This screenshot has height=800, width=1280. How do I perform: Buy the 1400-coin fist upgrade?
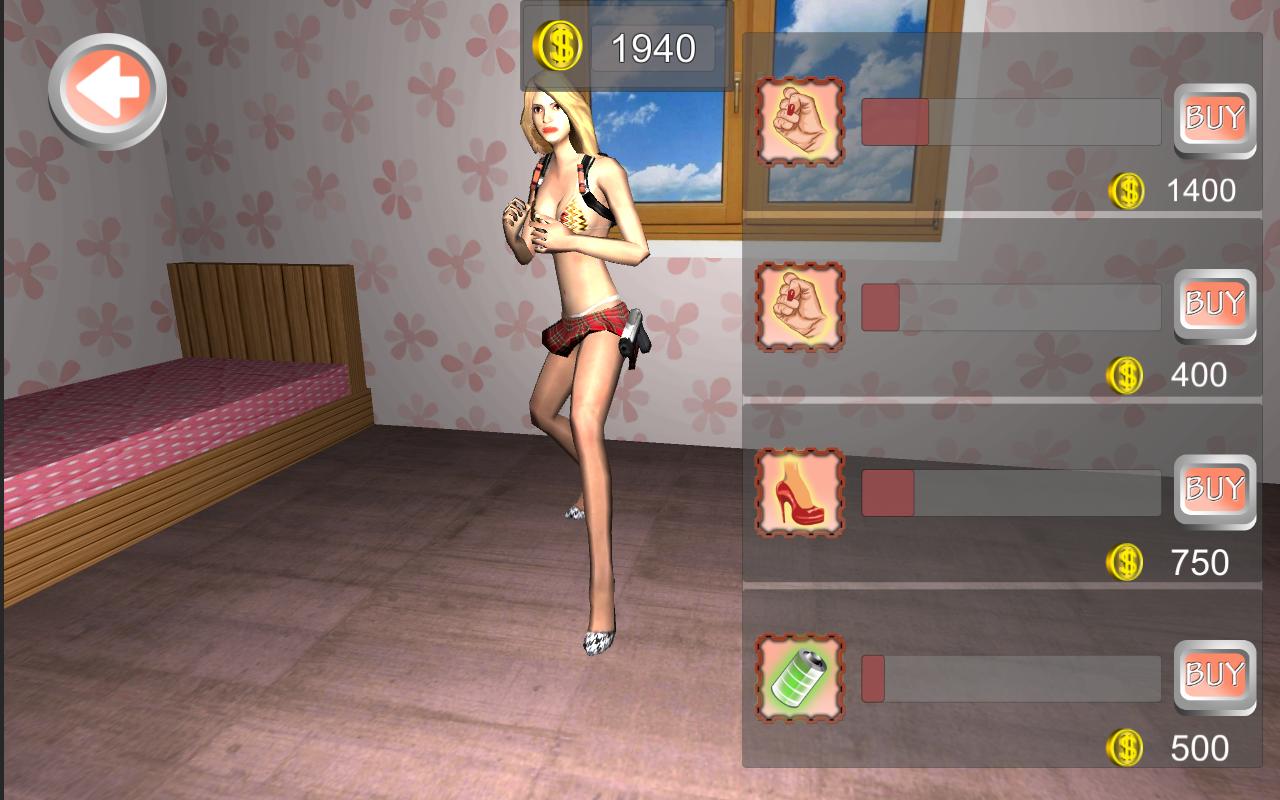(1214, 120)
